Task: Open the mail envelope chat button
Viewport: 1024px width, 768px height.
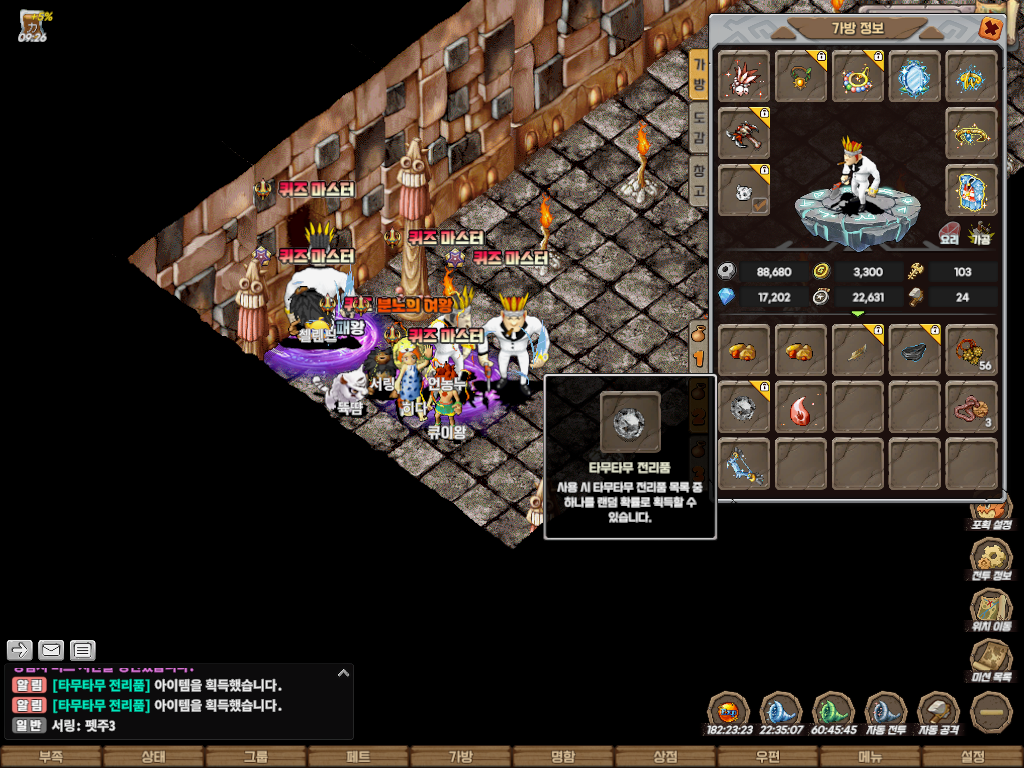Action: 50,650
